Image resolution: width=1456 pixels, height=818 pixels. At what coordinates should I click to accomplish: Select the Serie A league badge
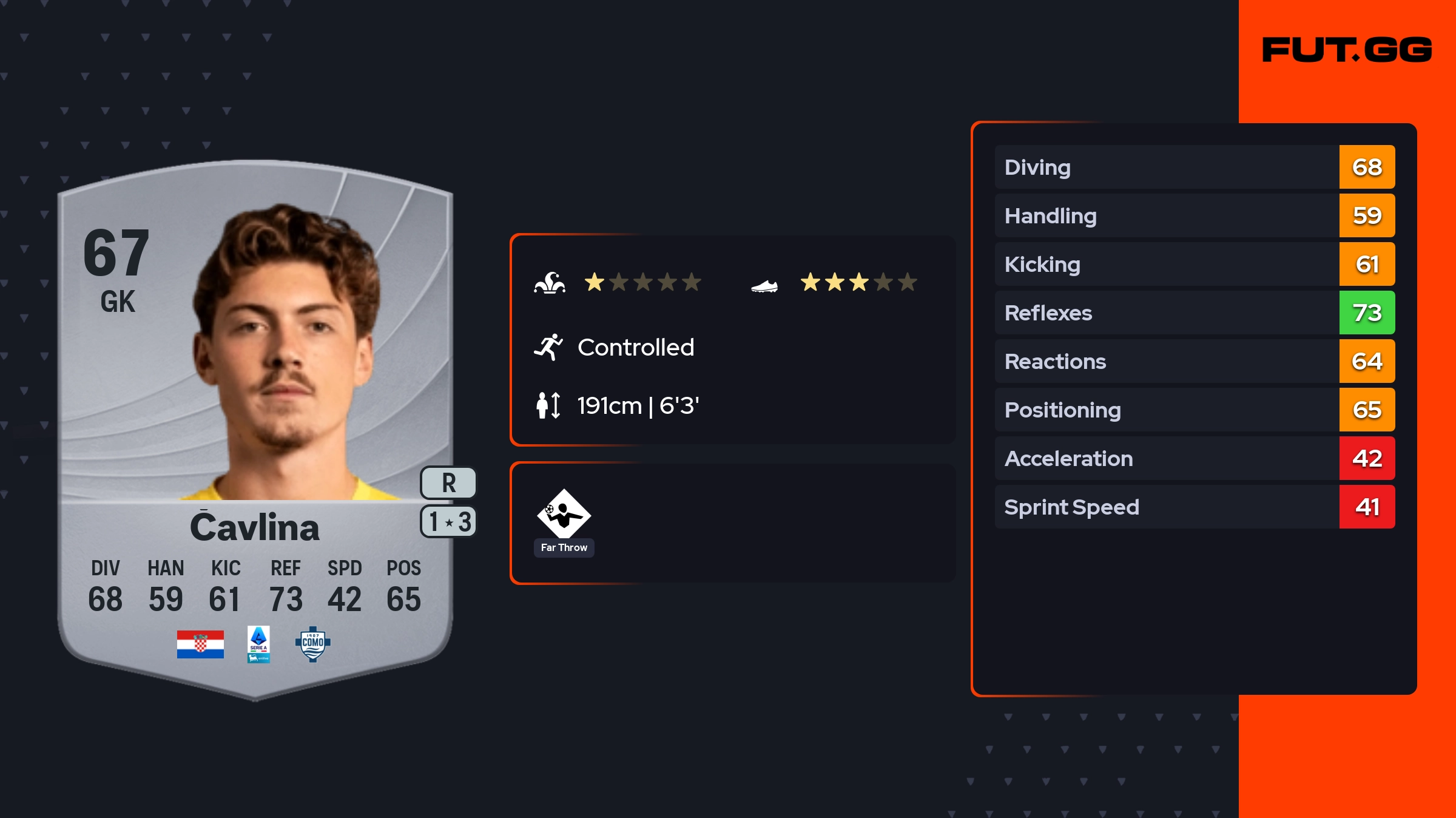[258, 644]
